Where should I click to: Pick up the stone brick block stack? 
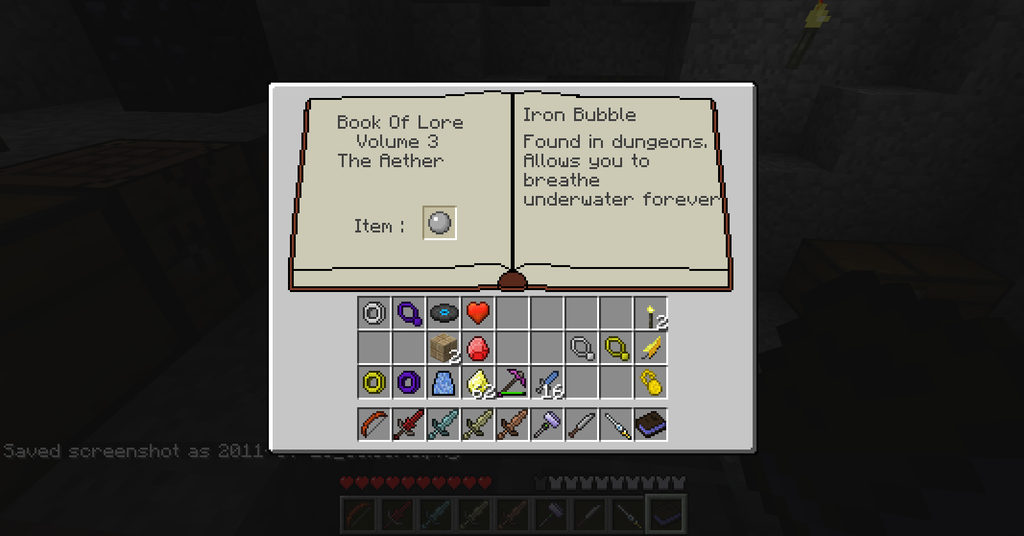coord(443,348)
